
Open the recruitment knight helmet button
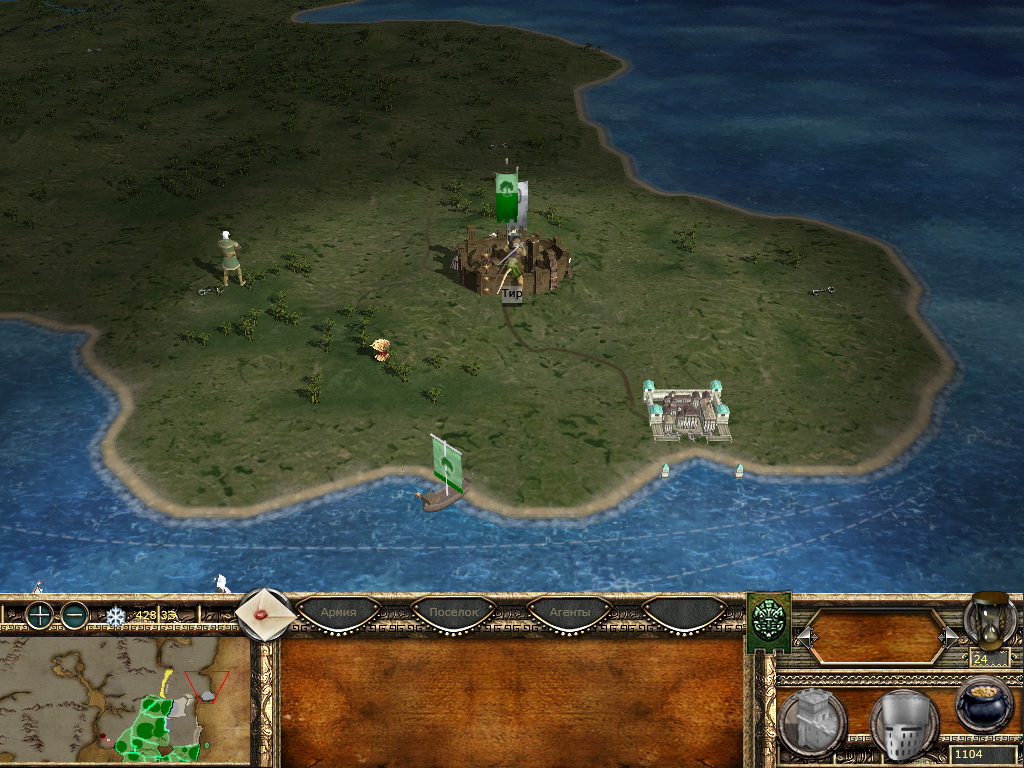click(x=903, y=722)
